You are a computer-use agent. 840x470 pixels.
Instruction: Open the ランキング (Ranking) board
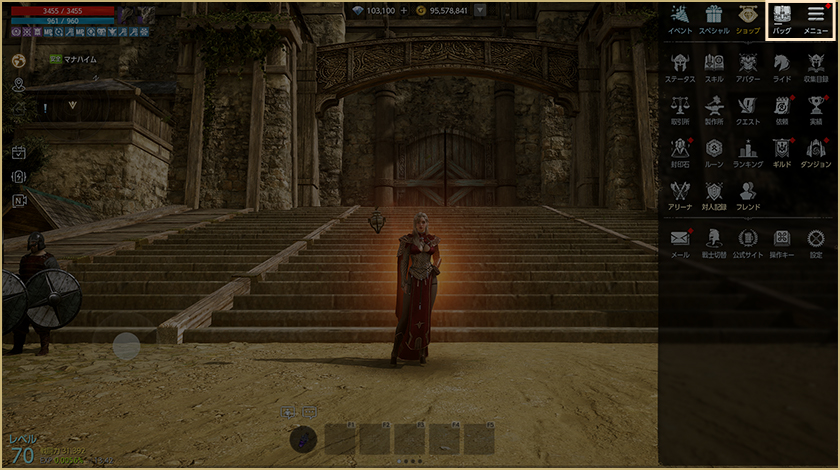click(x=747, y=151)
